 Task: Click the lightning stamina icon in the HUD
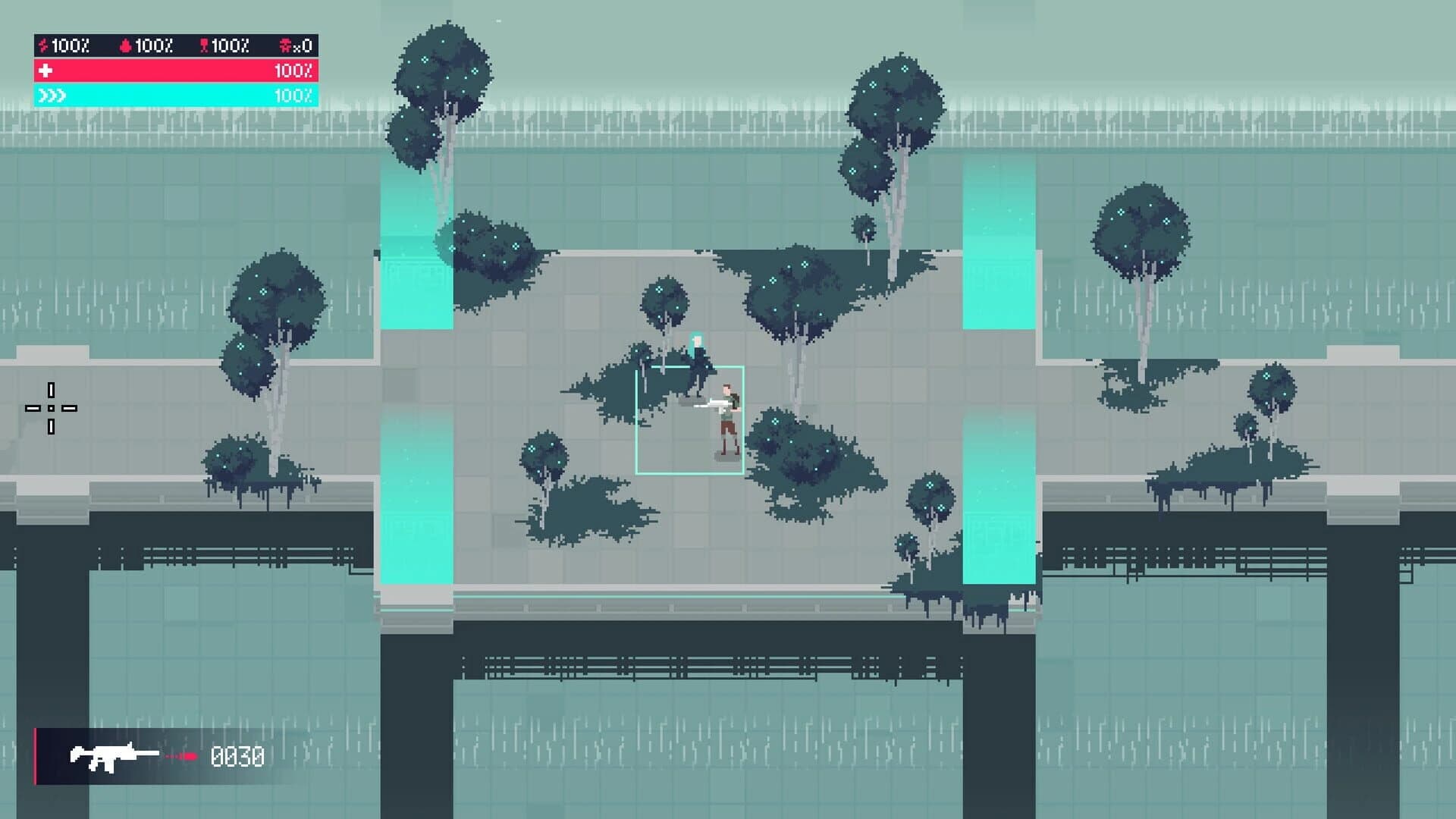pos(43,45)
